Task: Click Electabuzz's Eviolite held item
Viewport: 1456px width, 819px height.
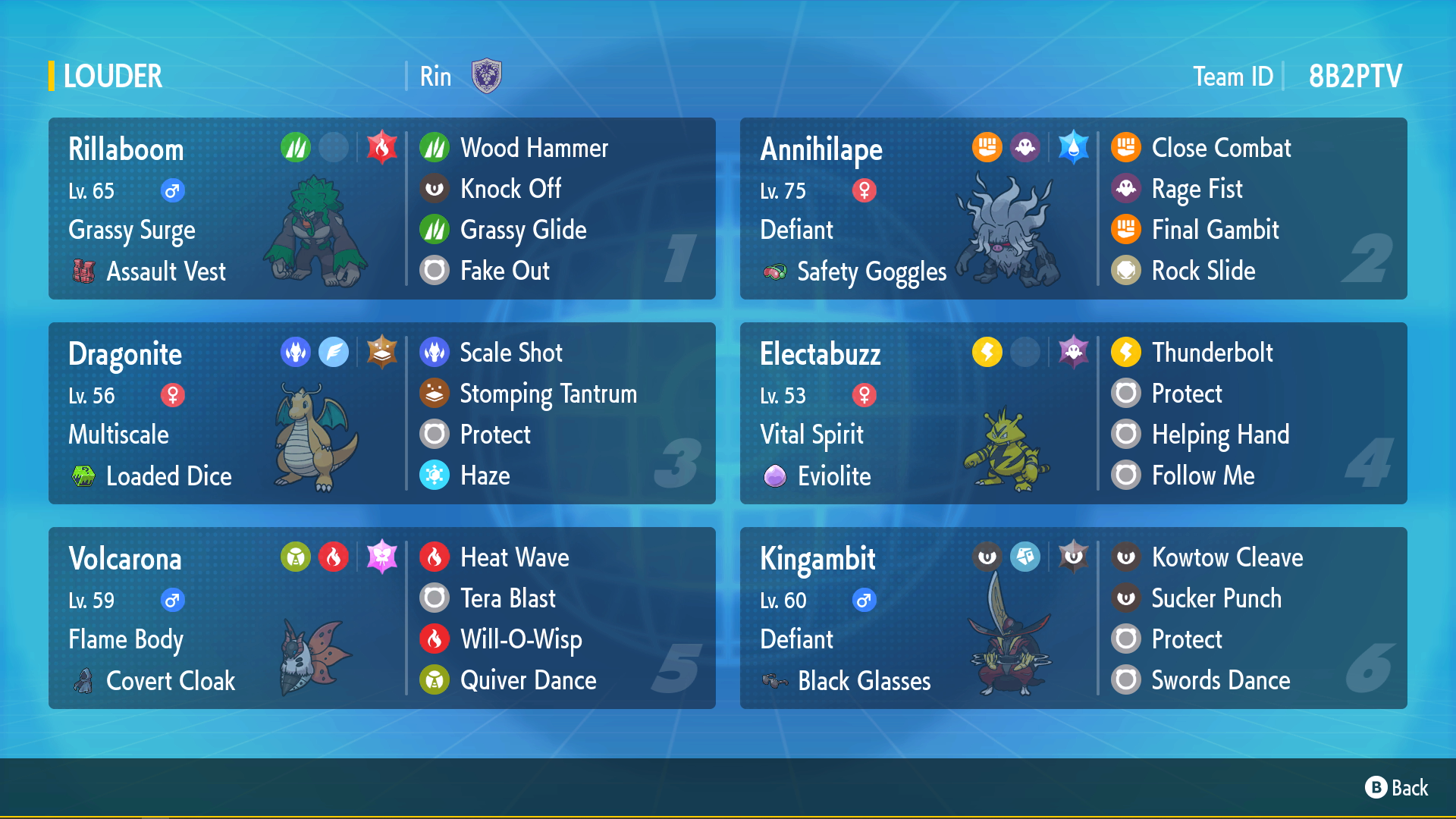Action: 834,476
